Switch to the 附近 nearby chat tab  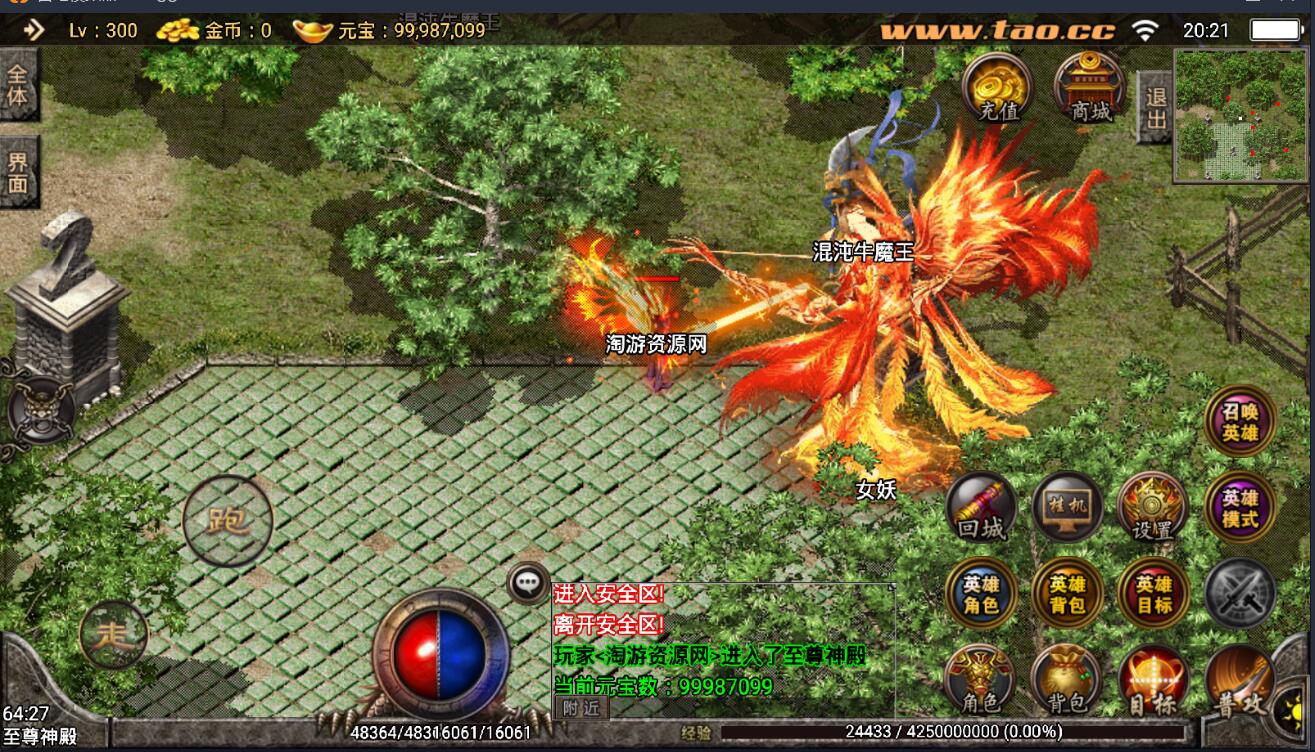581,707
